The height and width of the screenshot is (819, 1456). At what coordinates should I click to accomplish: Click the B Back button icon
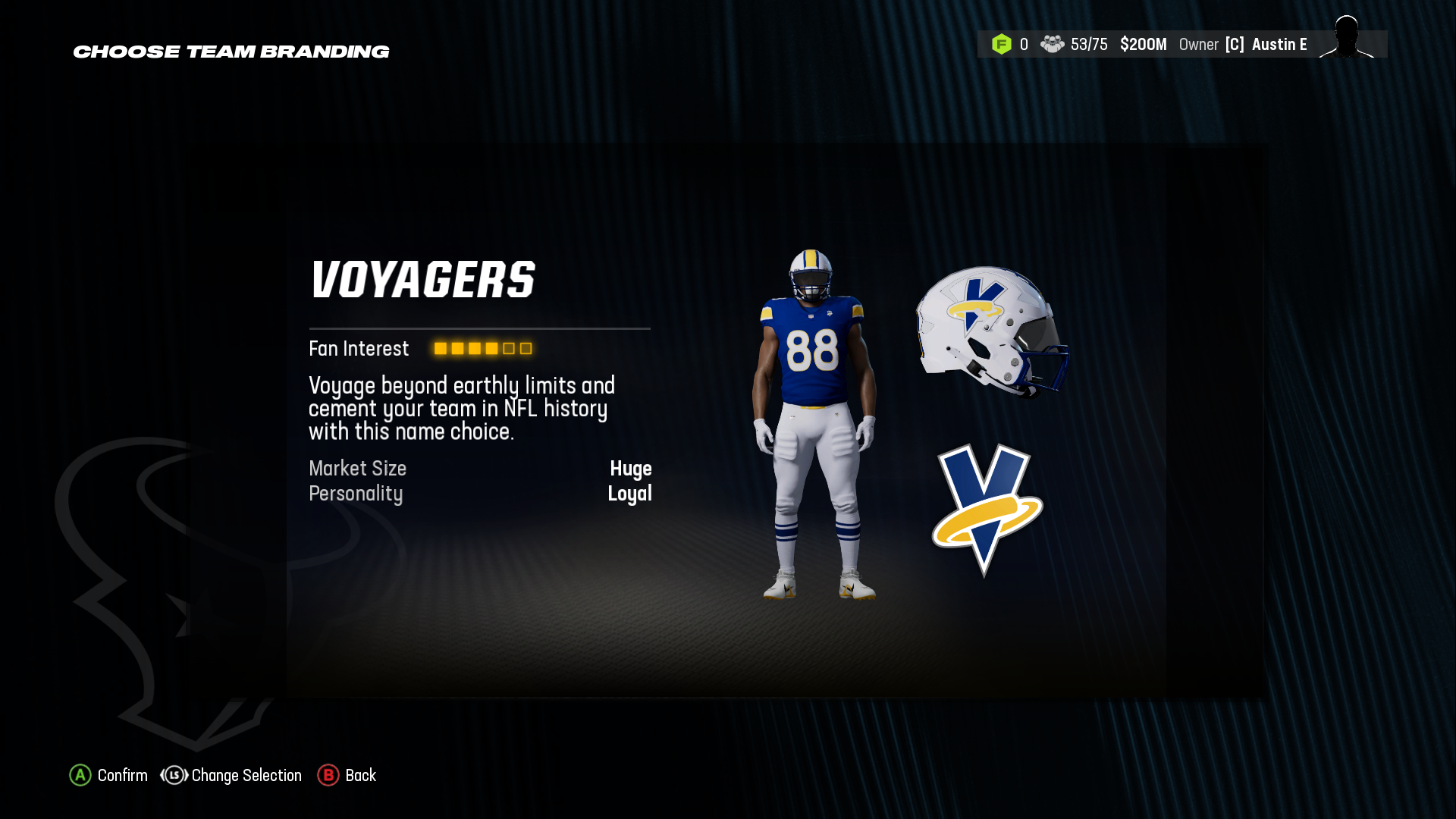coord(328,775)
